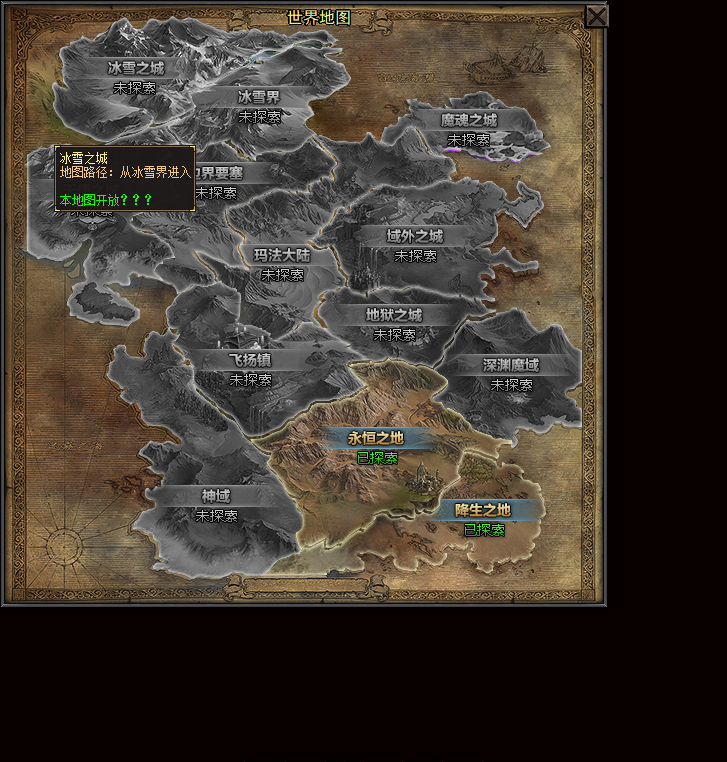Open the 深渊魔域 region

click(x=511, y=365)
